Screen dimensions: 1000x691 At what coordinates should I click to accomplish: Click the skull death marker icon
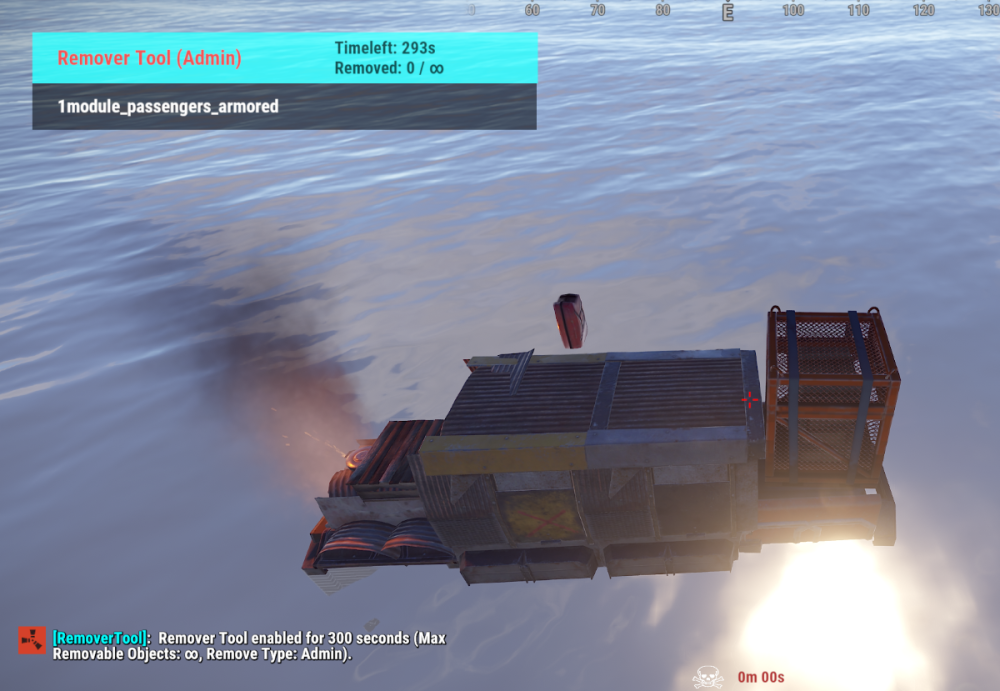707,677
